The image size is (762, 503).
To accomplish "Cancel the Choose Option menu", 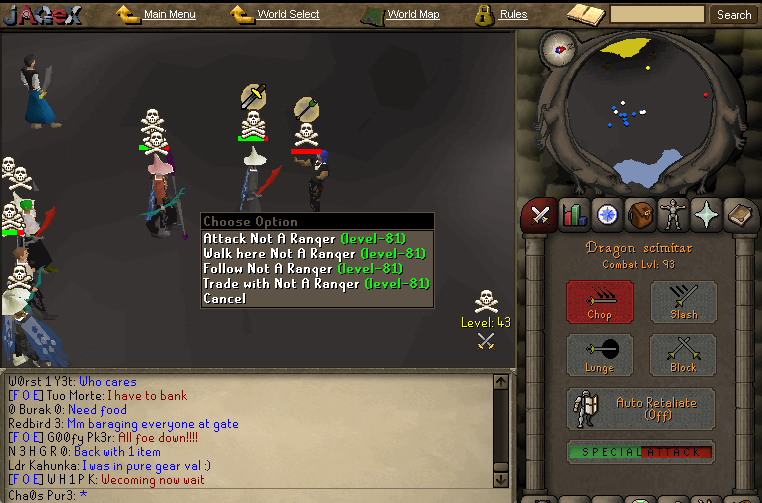I will pyautogui.click(x=224, y=299).
